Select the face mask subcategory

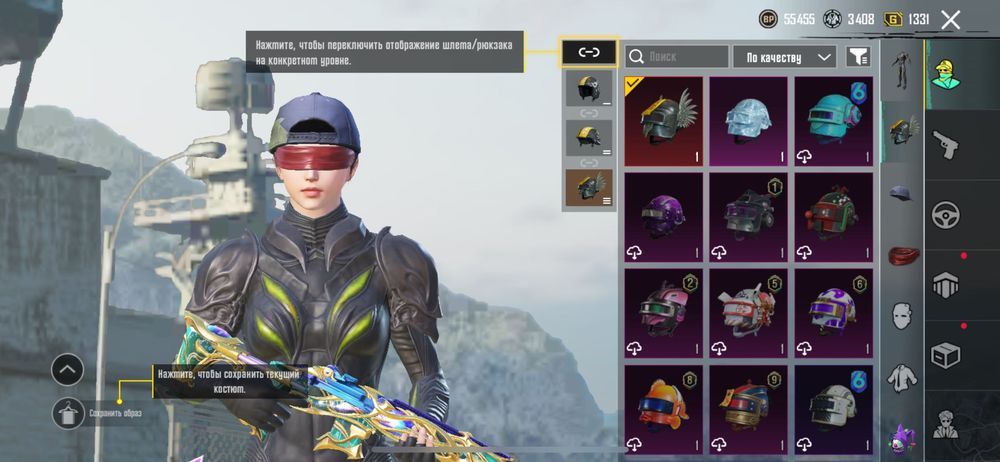coord(902,317)
